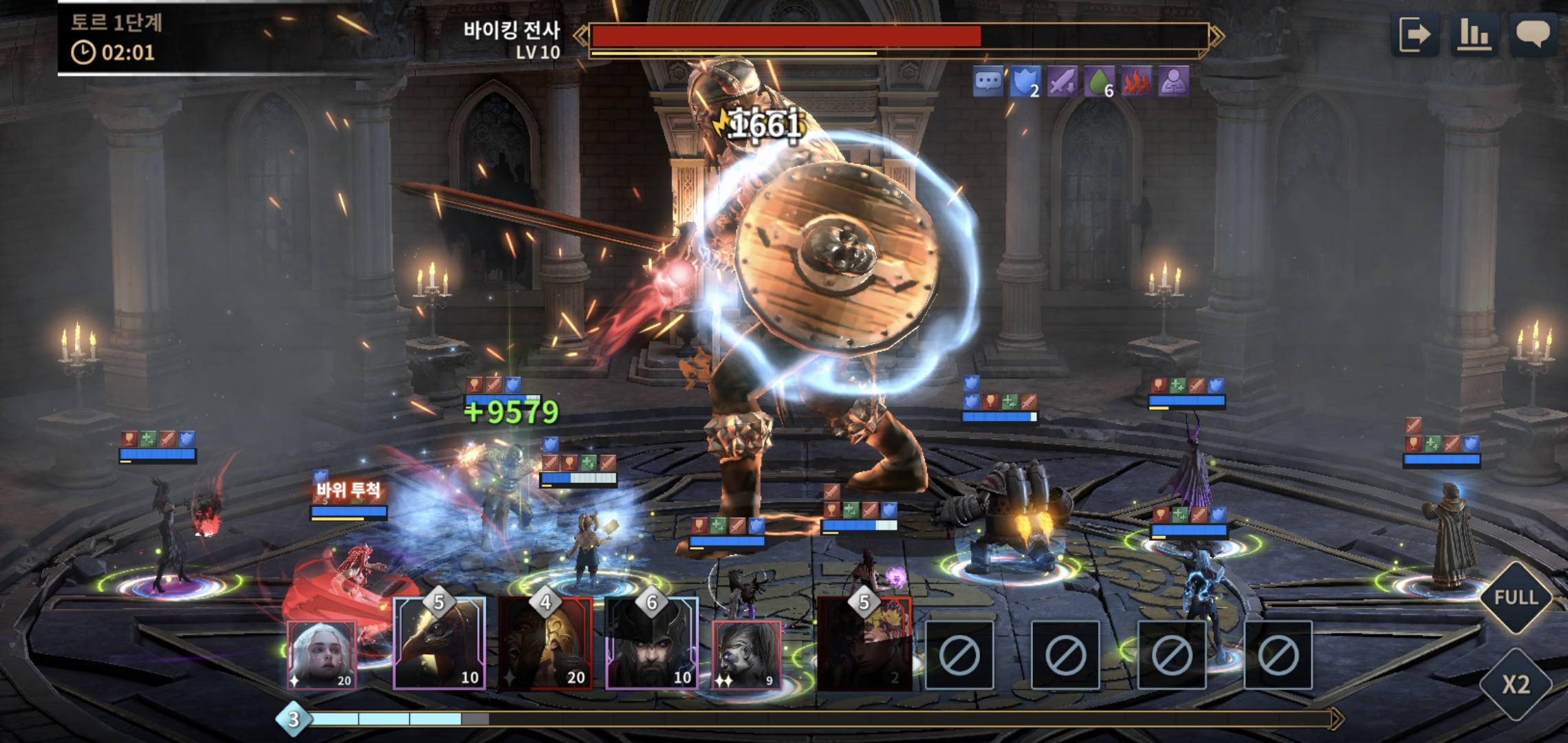Screen dimensions: 1568x743
Task: Inspect the boss's purple sword debuff icon
Action: (1061, 83)
